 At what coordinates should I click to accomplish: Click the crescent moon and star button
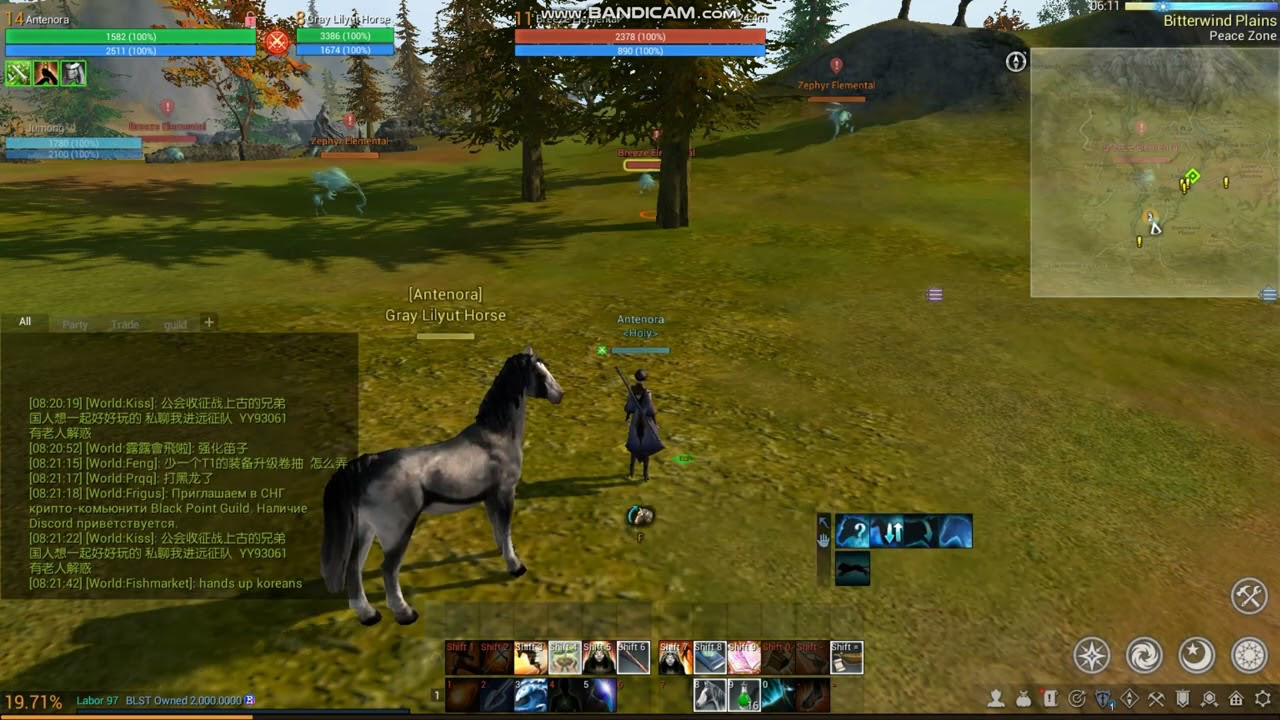point(1196,655)
